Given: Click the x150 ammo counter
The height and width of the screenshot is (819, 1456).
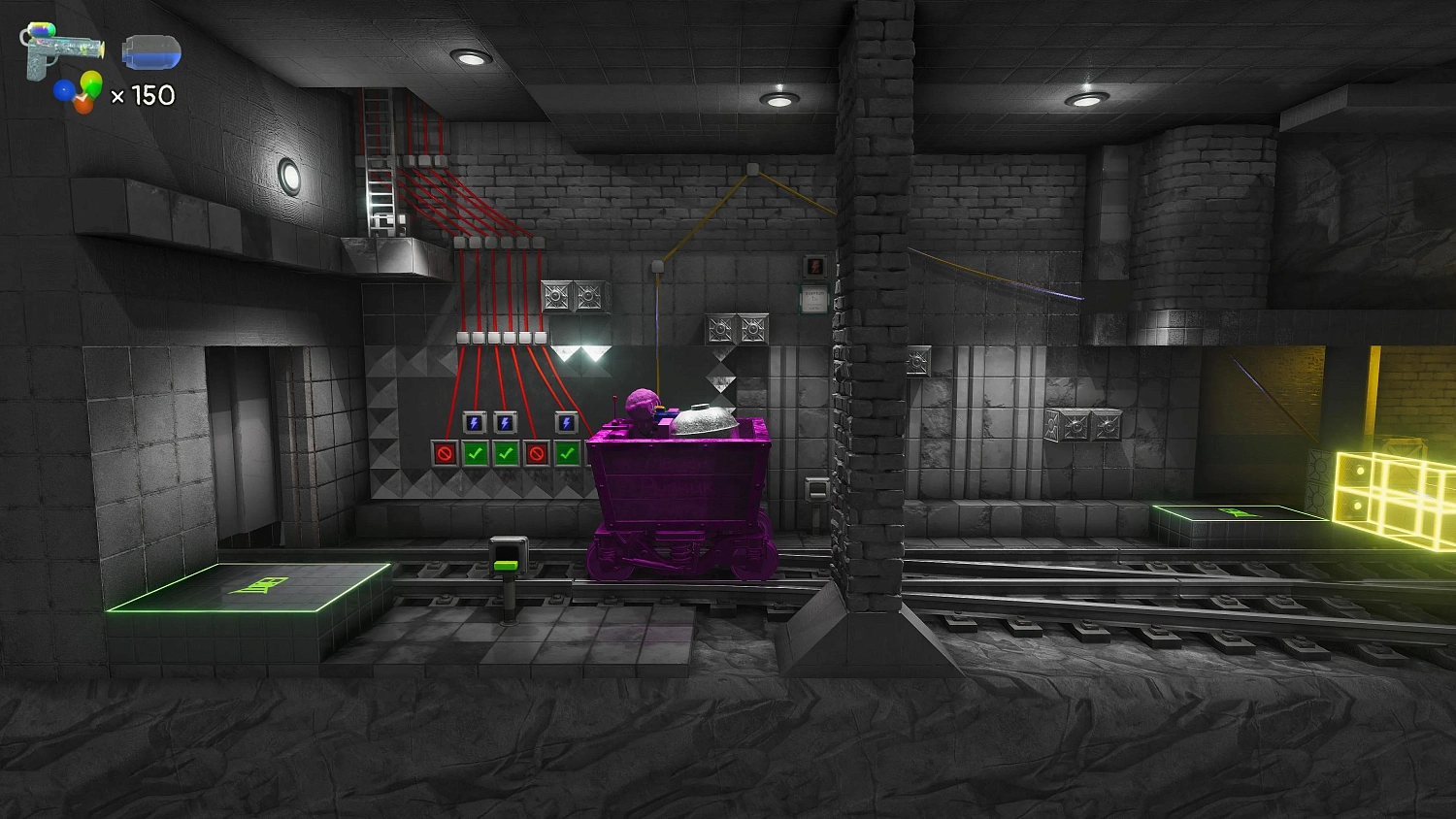Looking at the screenshot, I should point(142,96).
